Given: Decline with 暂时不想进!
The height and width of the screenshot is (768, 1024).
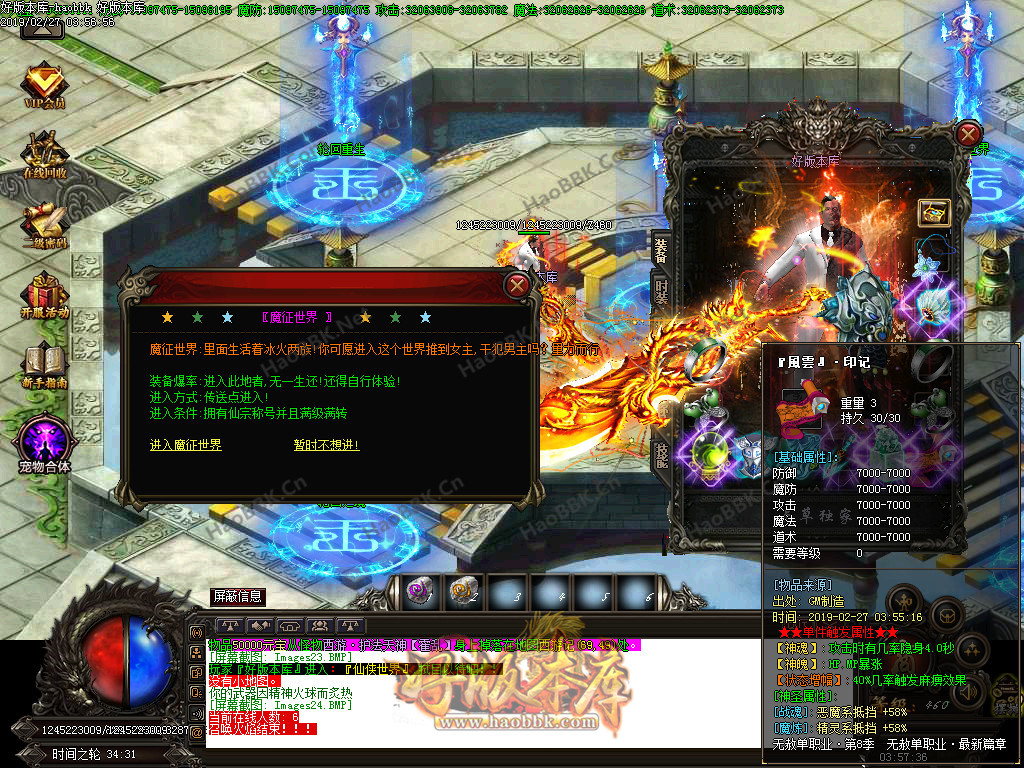Looking at the screenshot, I should (326, 445).
